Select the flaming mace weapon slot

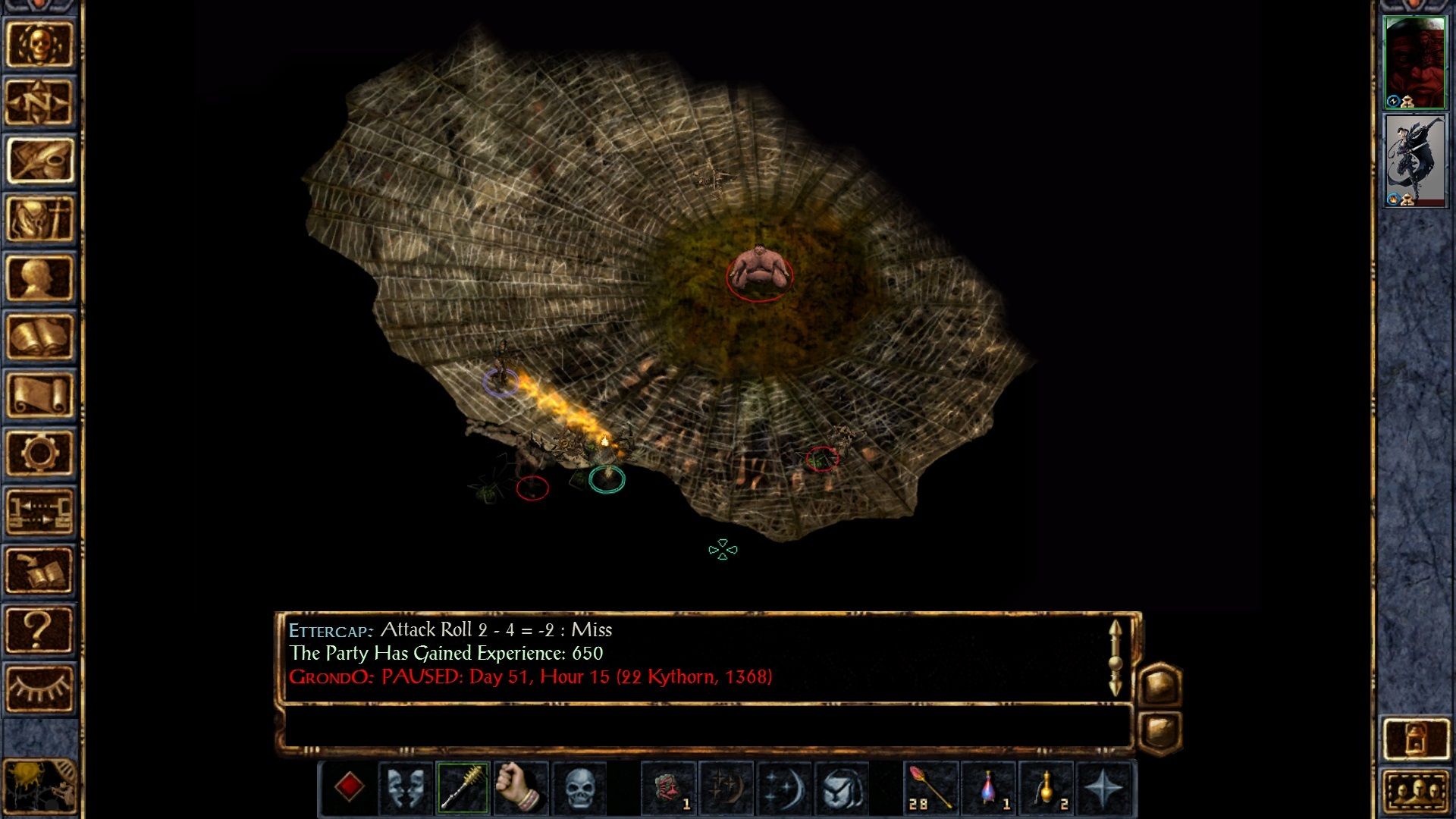(465, 789)
